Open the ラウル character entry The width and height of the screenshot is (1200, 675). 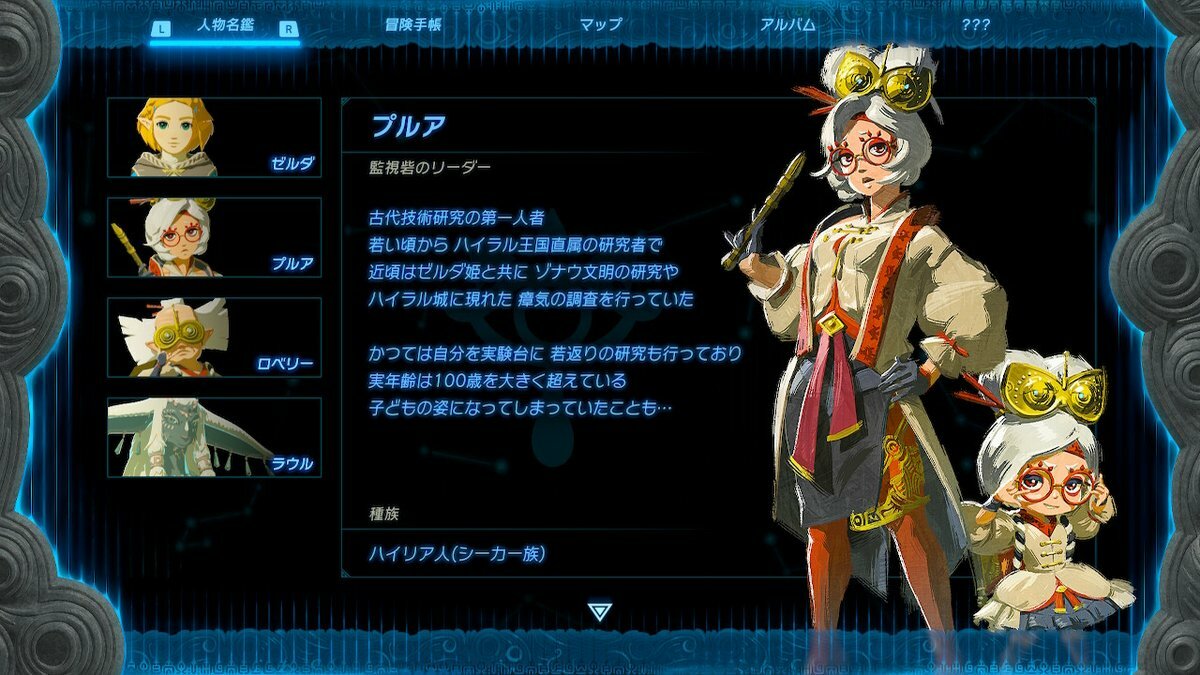pos(214,437)
